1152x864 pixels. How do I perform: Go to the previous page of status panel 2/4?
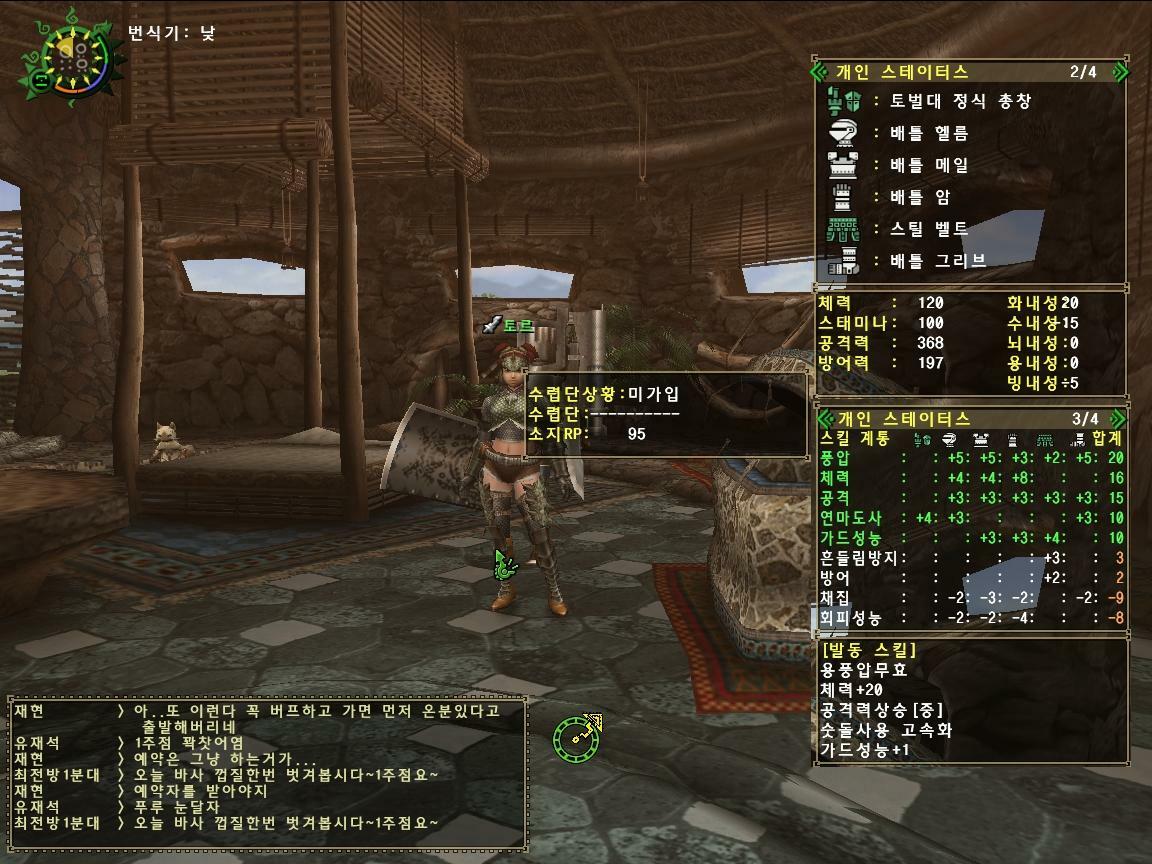click(x=820, y=72)
